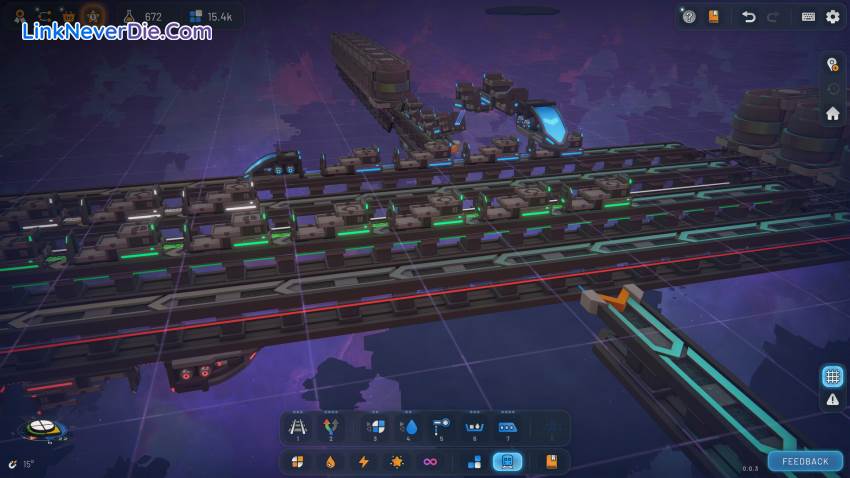Open the pink infinity category
Viewport: 850px width, 478px height.
(430, 462)
